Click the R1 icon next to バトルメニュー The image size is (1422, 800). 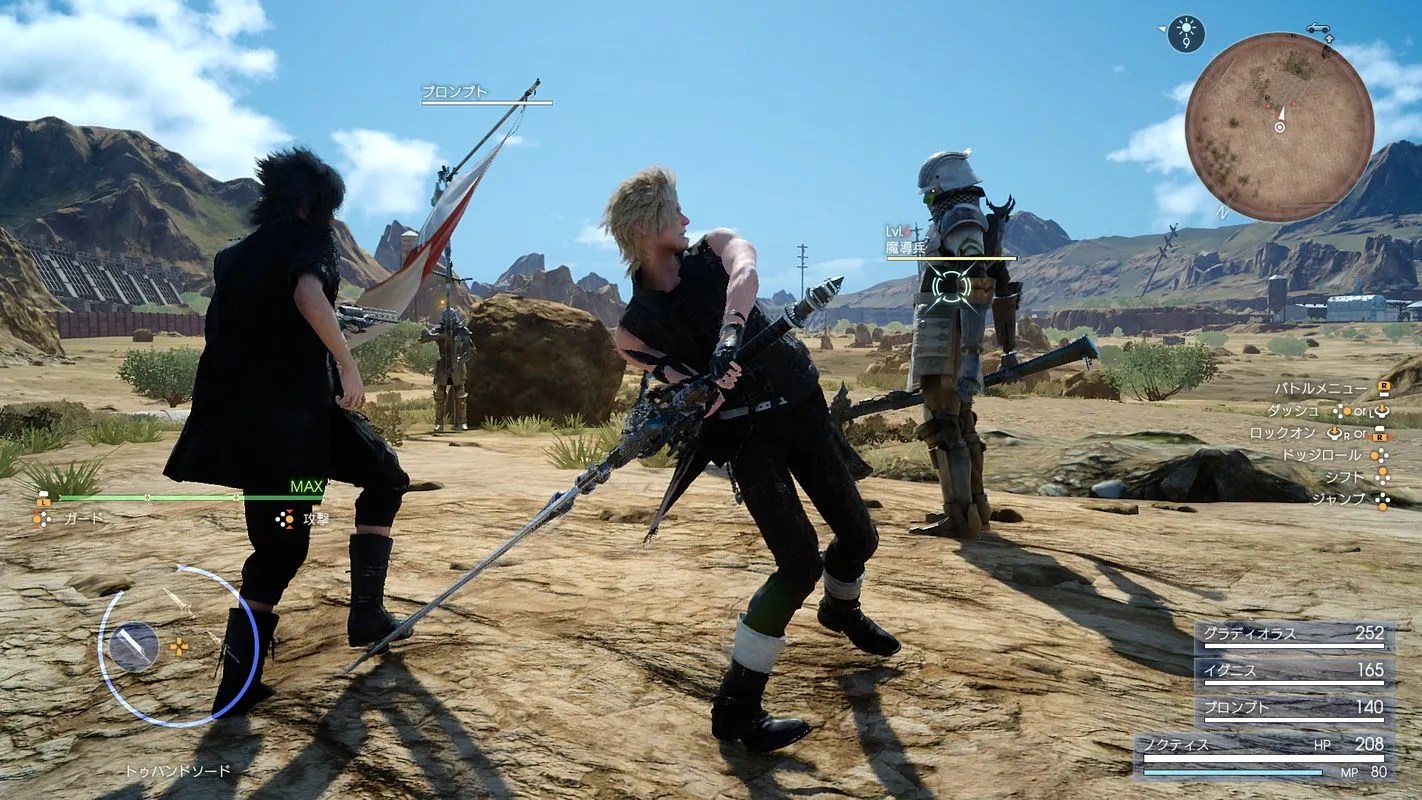pyautogui.click(x=1384, y=388)
